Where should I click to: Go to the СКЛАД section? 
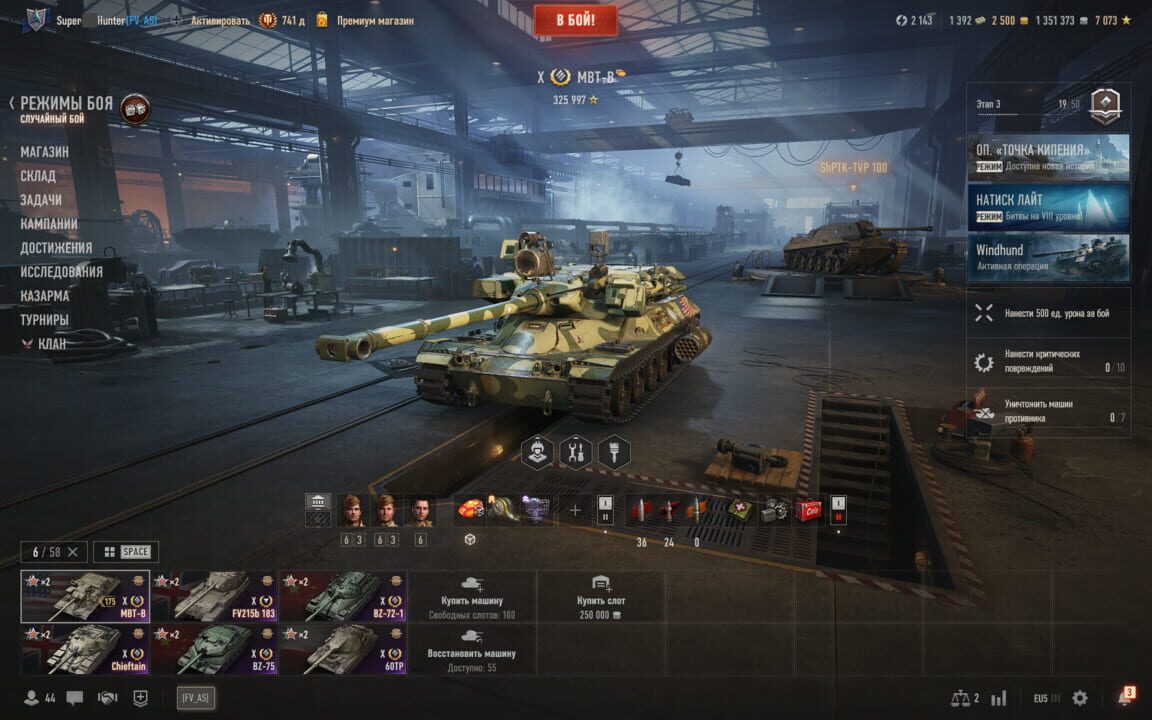(x=38, y=176)
